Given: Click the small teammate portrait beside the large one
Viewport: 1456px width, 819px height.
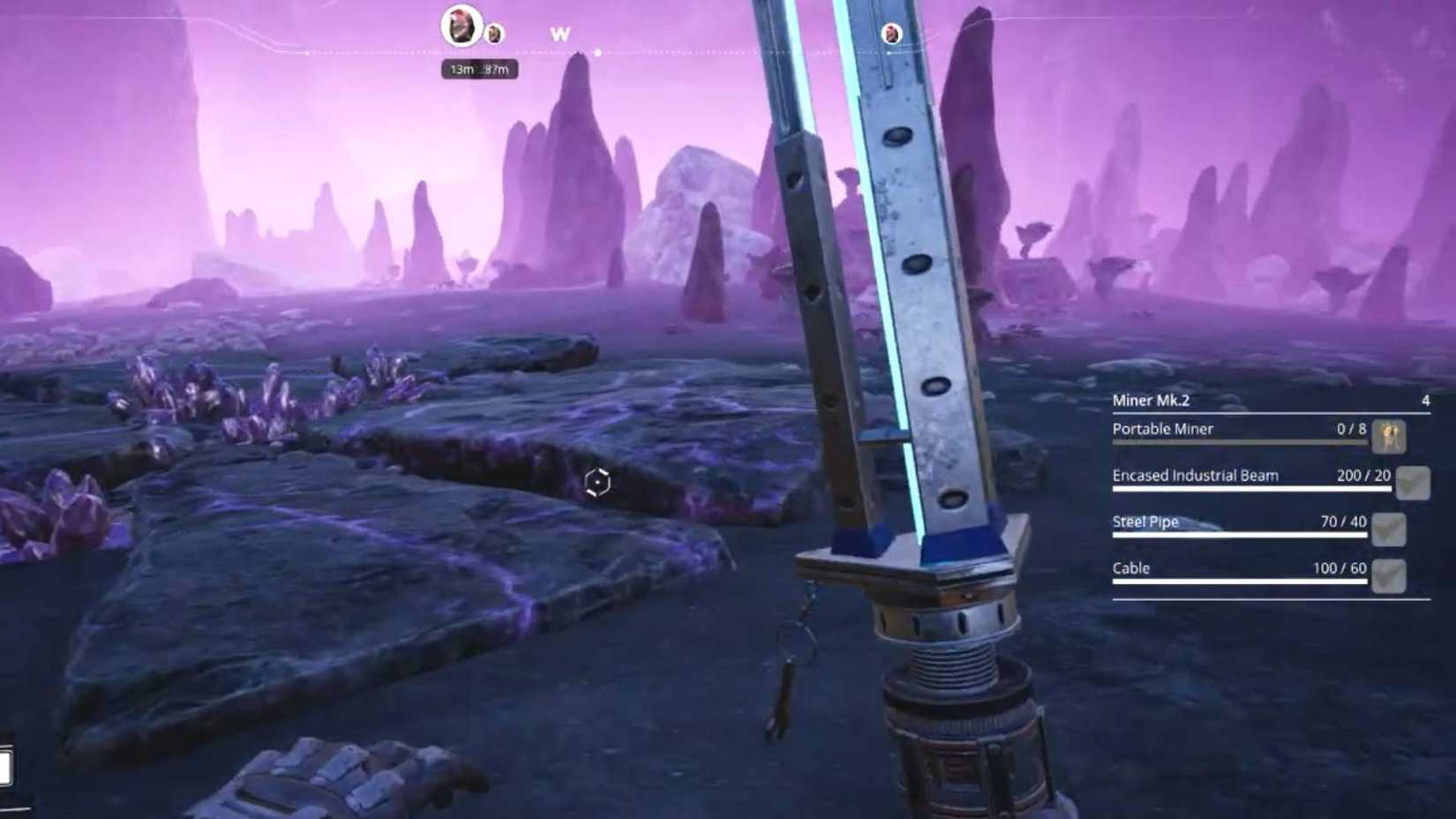Looking at the screenshot, I should 494,34.
